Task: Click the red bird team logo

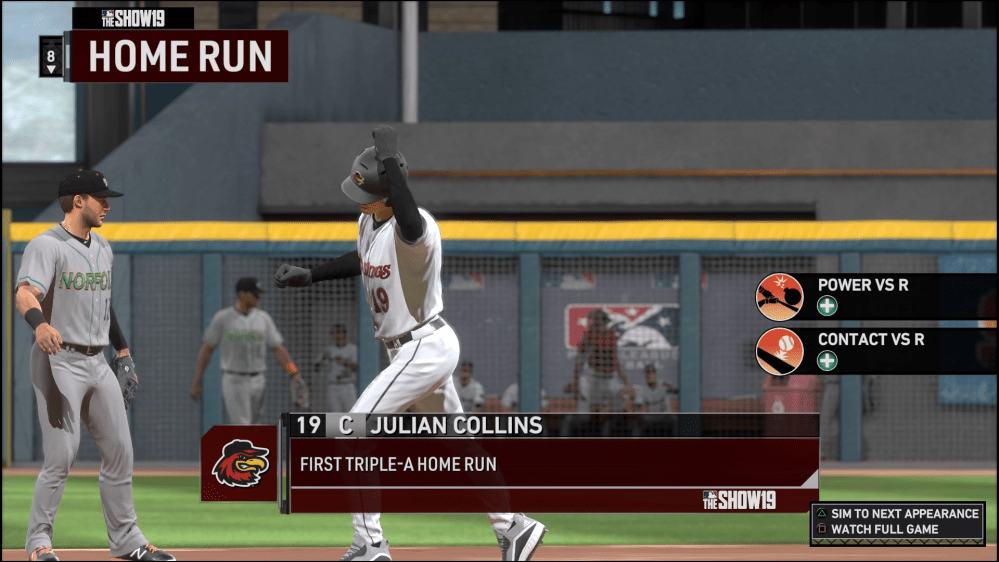Action: pyautogui.click(x=240, y=463)
